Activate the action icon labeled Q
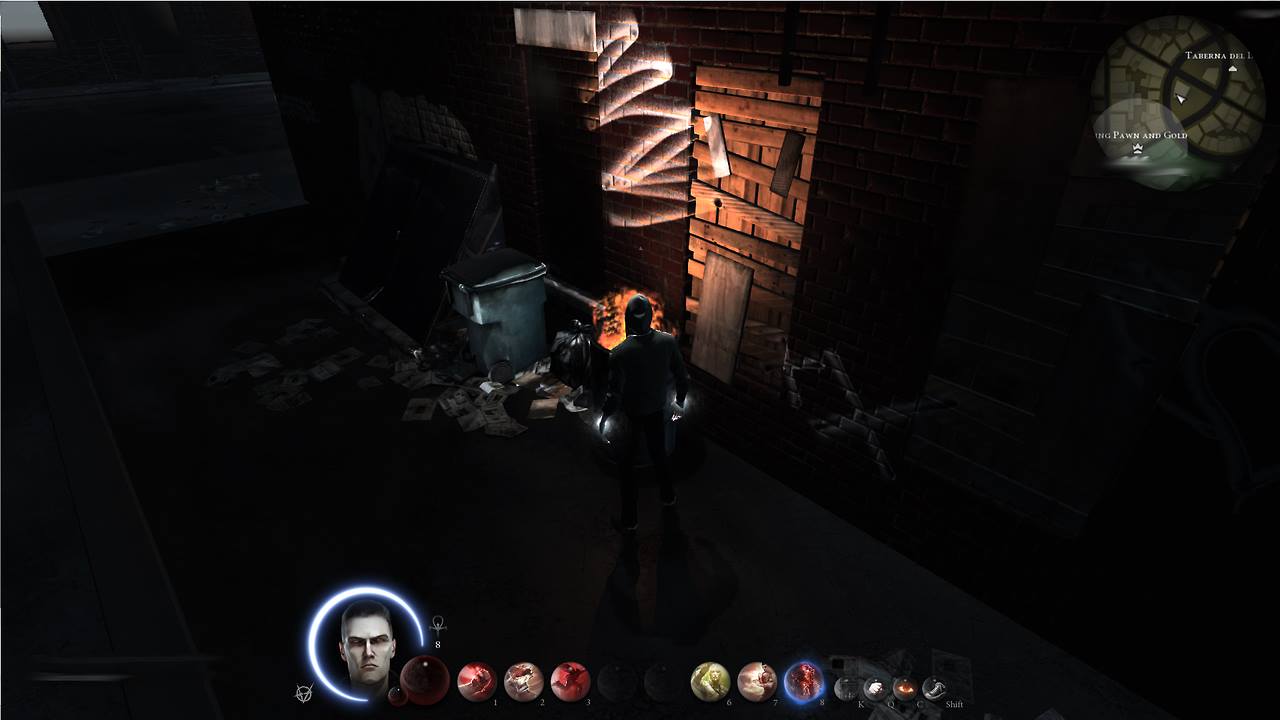Image resolution: width=1280 pixels, height=720 pixels. click(876, 688)
